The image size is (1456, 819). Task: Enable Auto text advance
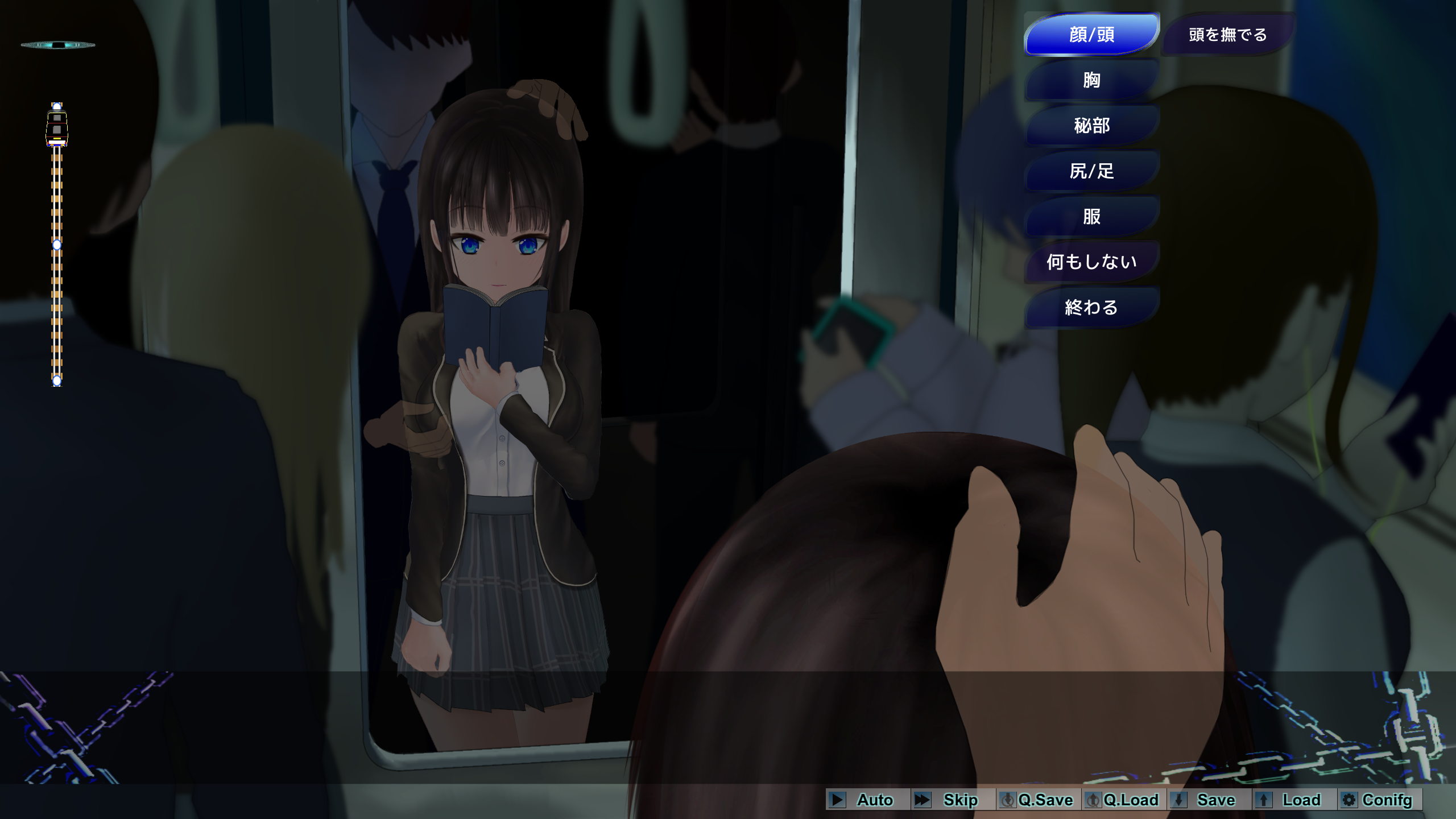(x=867, y=800)
